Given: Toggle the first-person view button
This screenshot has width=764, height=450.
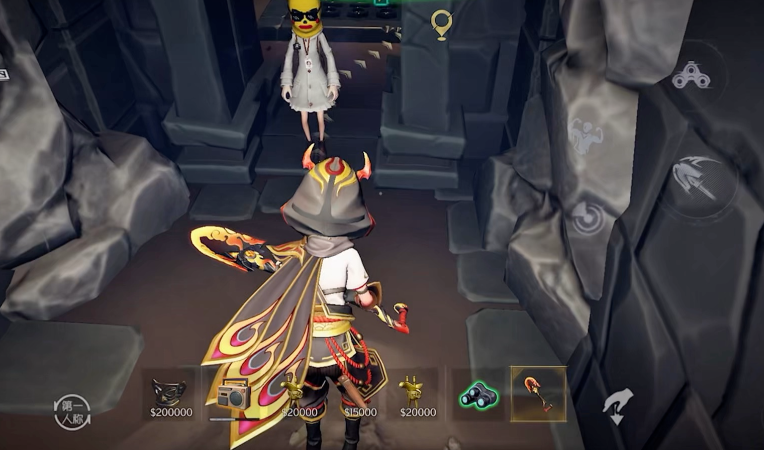Looking at the screenshot, I should (72, 411).
